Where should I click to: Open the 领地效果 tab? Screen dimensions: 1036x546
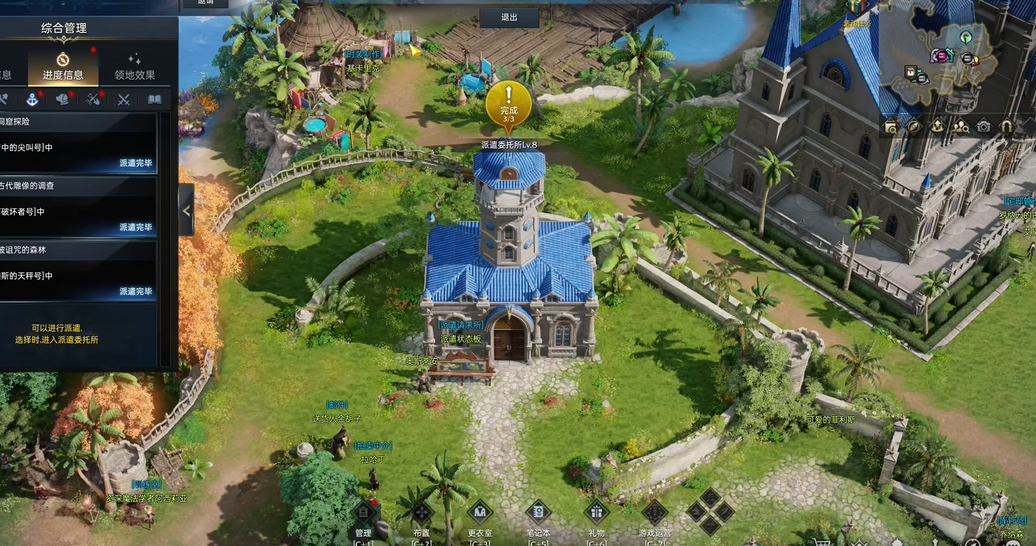click(x=134, y=66)
